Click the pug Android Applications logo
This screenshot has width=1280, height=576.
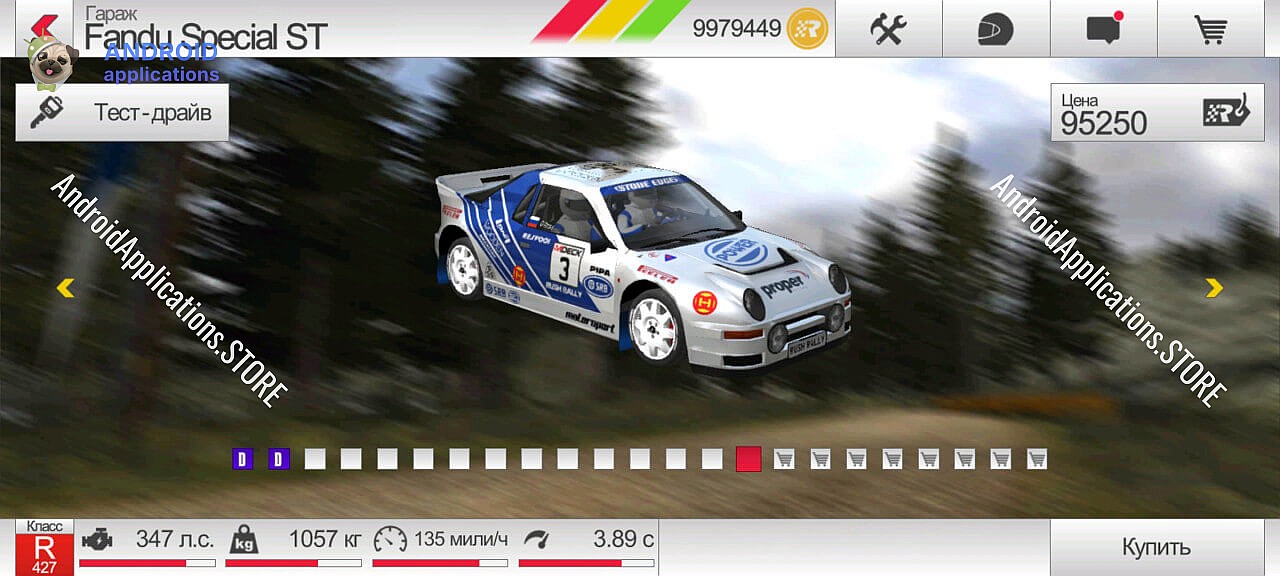point(50,62)
